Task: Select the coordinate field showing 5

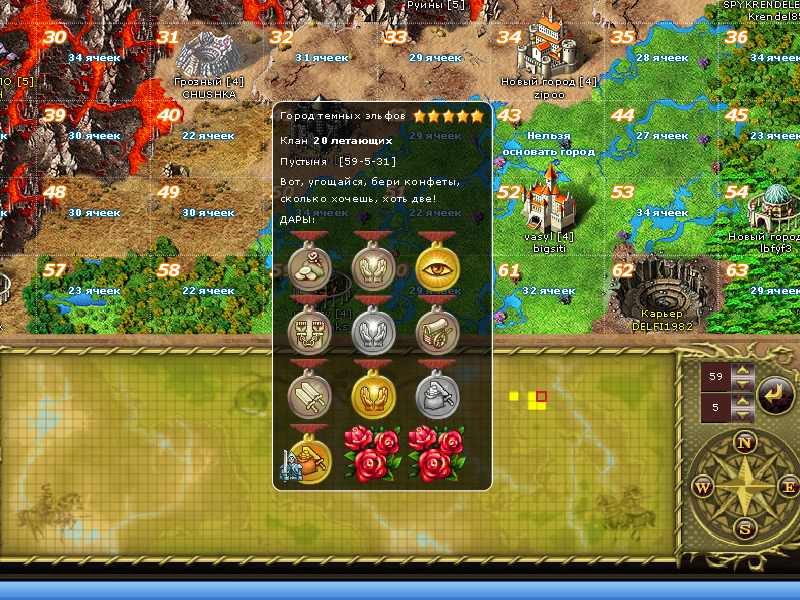Action: pyautogui.click(x=717, y=408)
